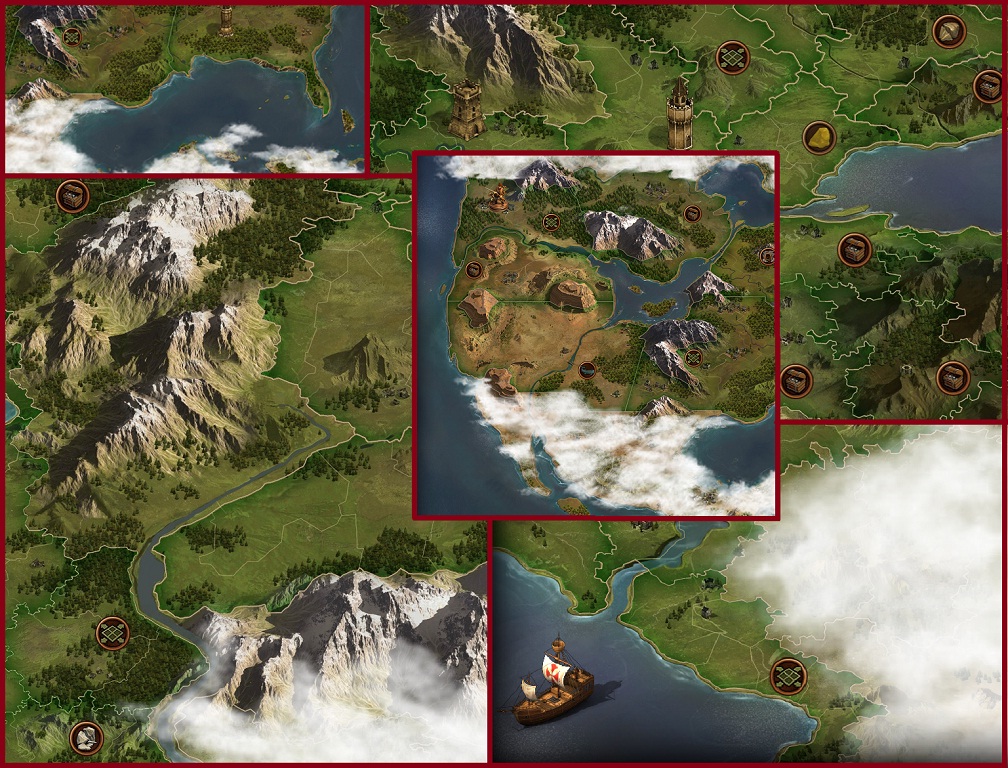1008x768 pixels.
Task: Select the boat marker on the brown plains
Action: point(587,370)
